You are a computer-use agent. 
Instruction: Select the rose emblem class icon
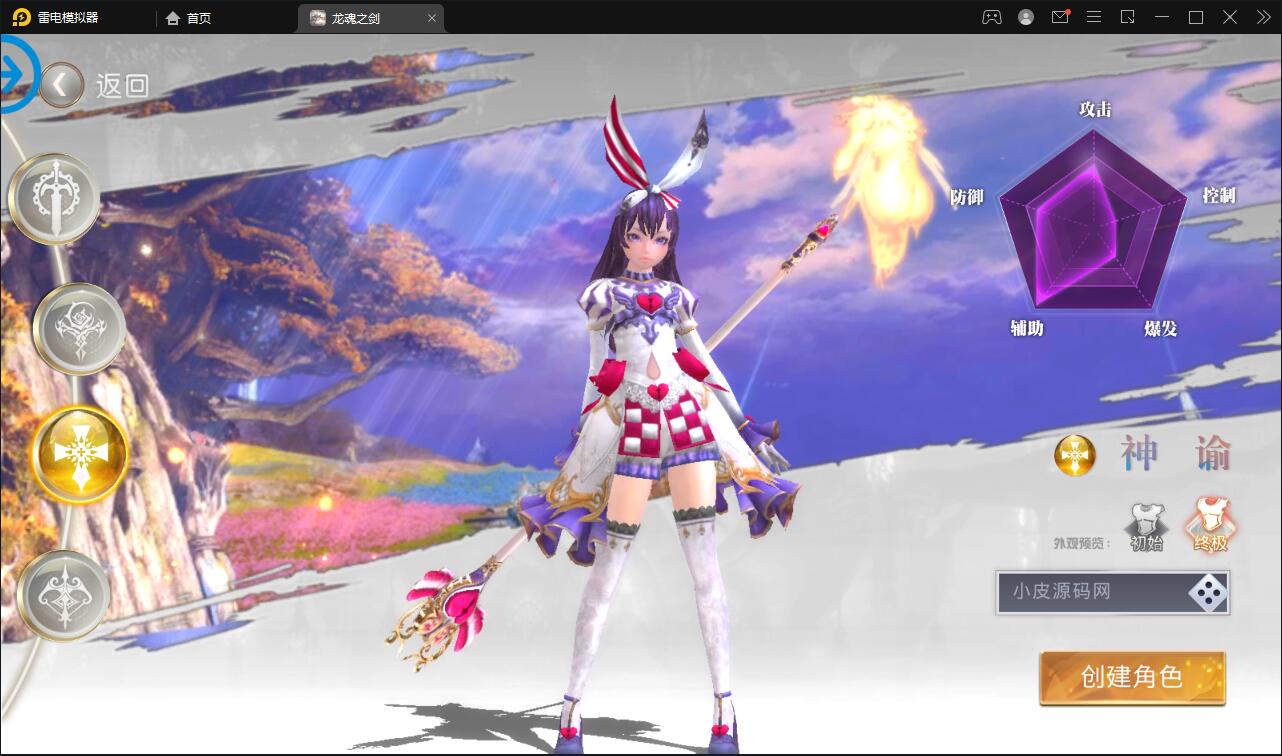(78, 328)
